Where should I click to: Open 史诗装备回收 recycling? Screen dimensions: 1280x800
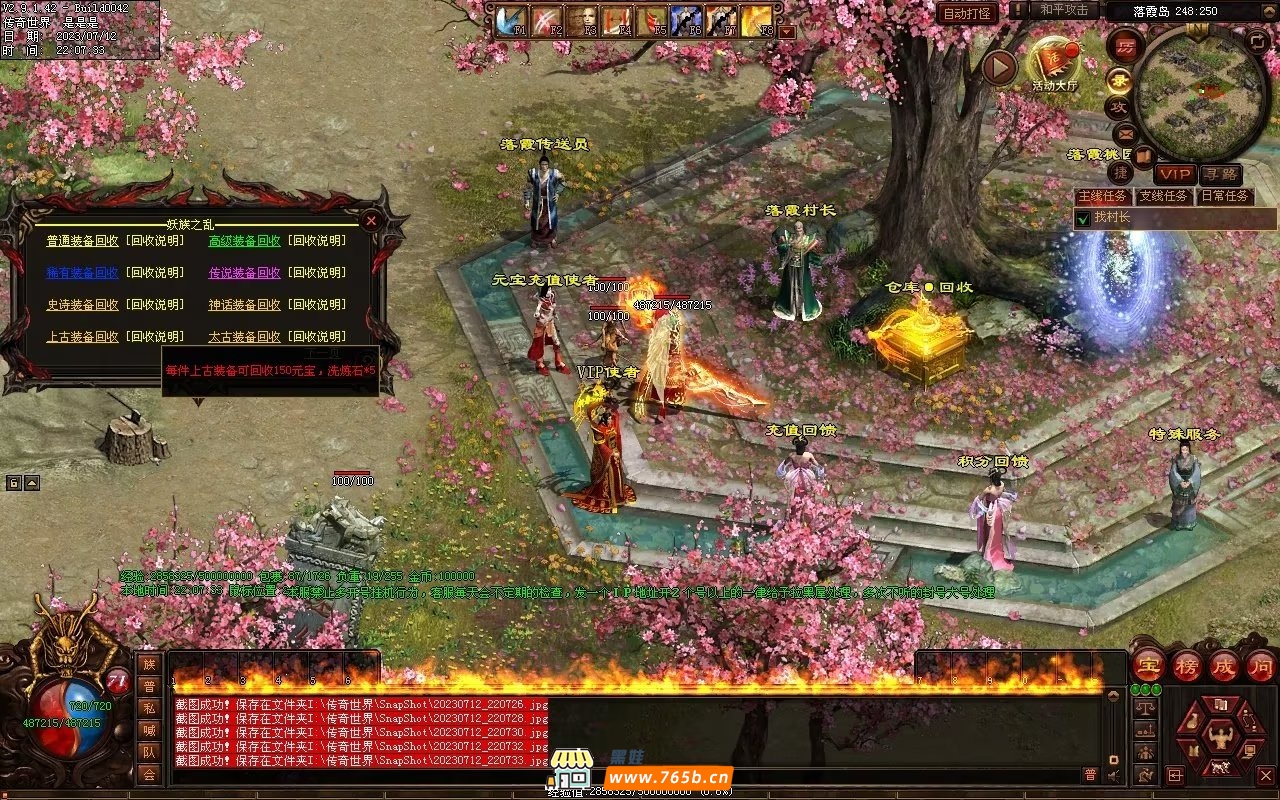click(x=83, y=305)
